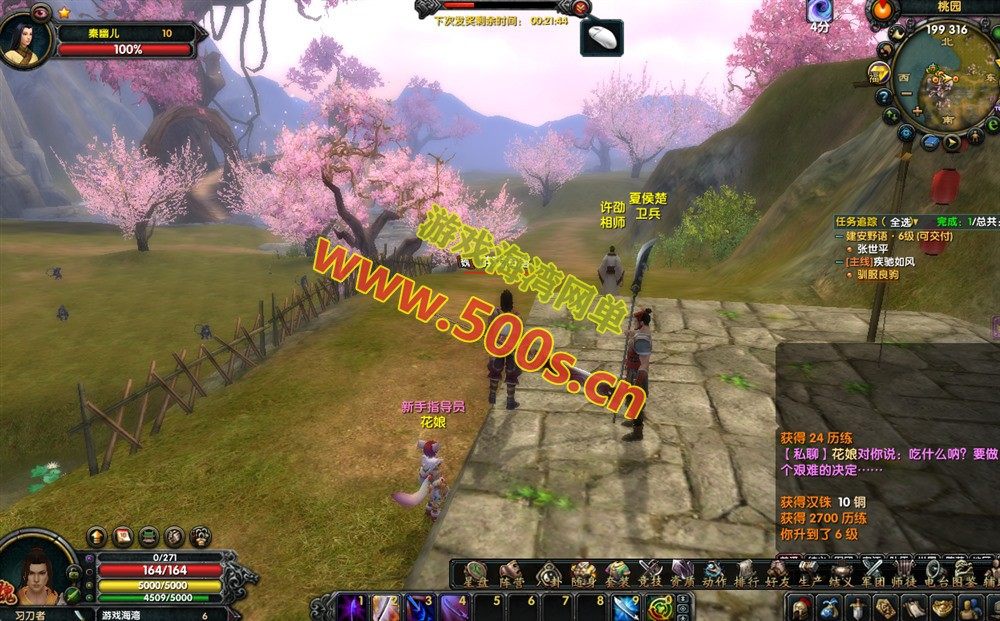The width and height of the screenshot is (1000, 621).
Task: Open the 阵营 faction menu
Action: [512, 575]
